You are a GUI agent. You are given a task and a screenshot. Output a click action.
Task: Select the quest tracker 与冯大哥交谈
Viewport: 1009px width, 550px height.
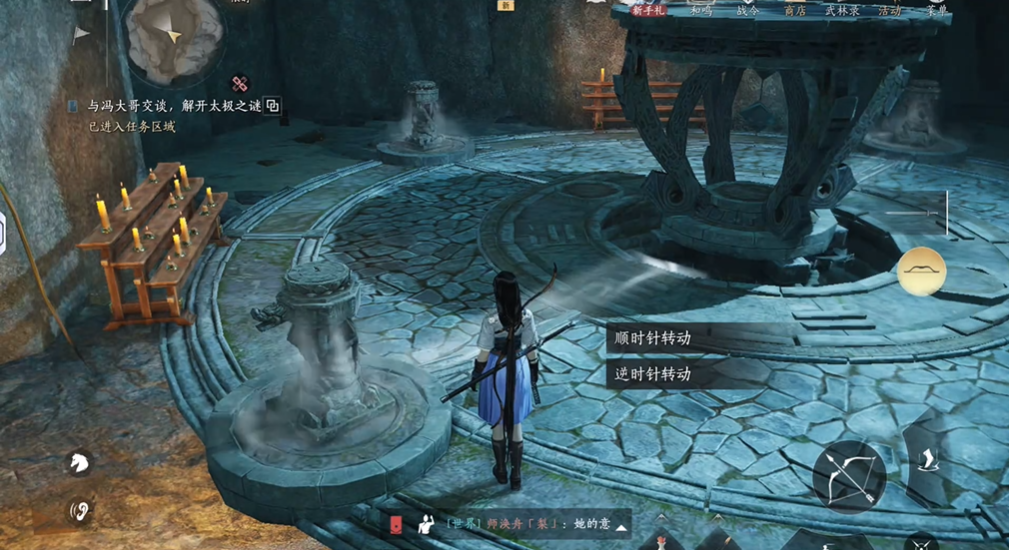(x=170, y=105)
